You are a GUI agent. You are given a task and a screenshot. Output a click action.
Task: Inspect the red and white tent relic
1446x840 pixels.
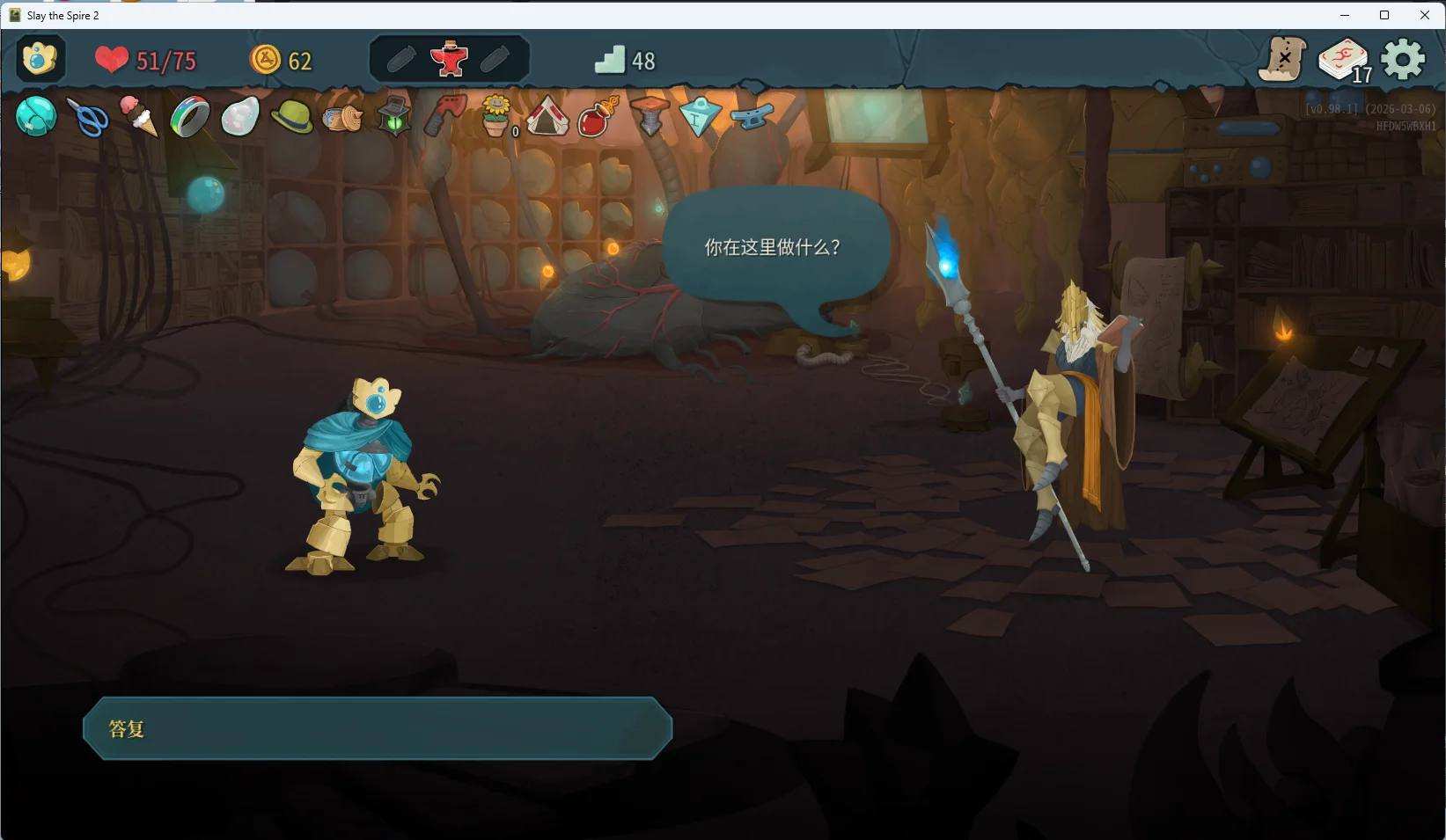click(547, 116)
